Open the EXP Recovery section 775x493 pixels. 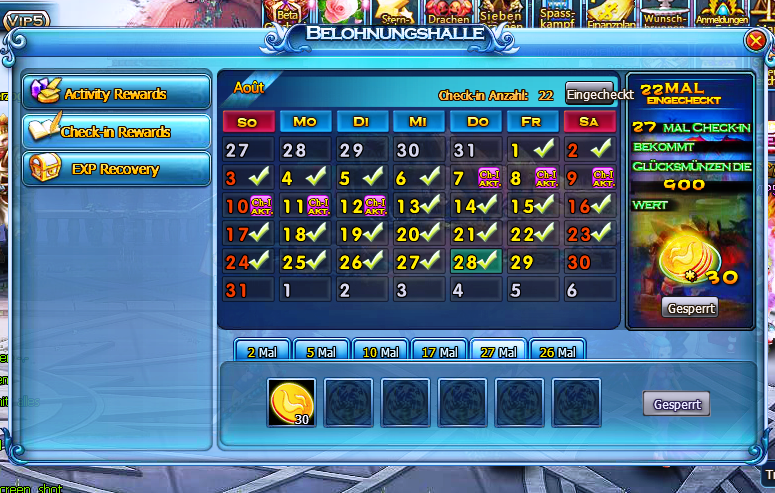click(x=115, y=169)
